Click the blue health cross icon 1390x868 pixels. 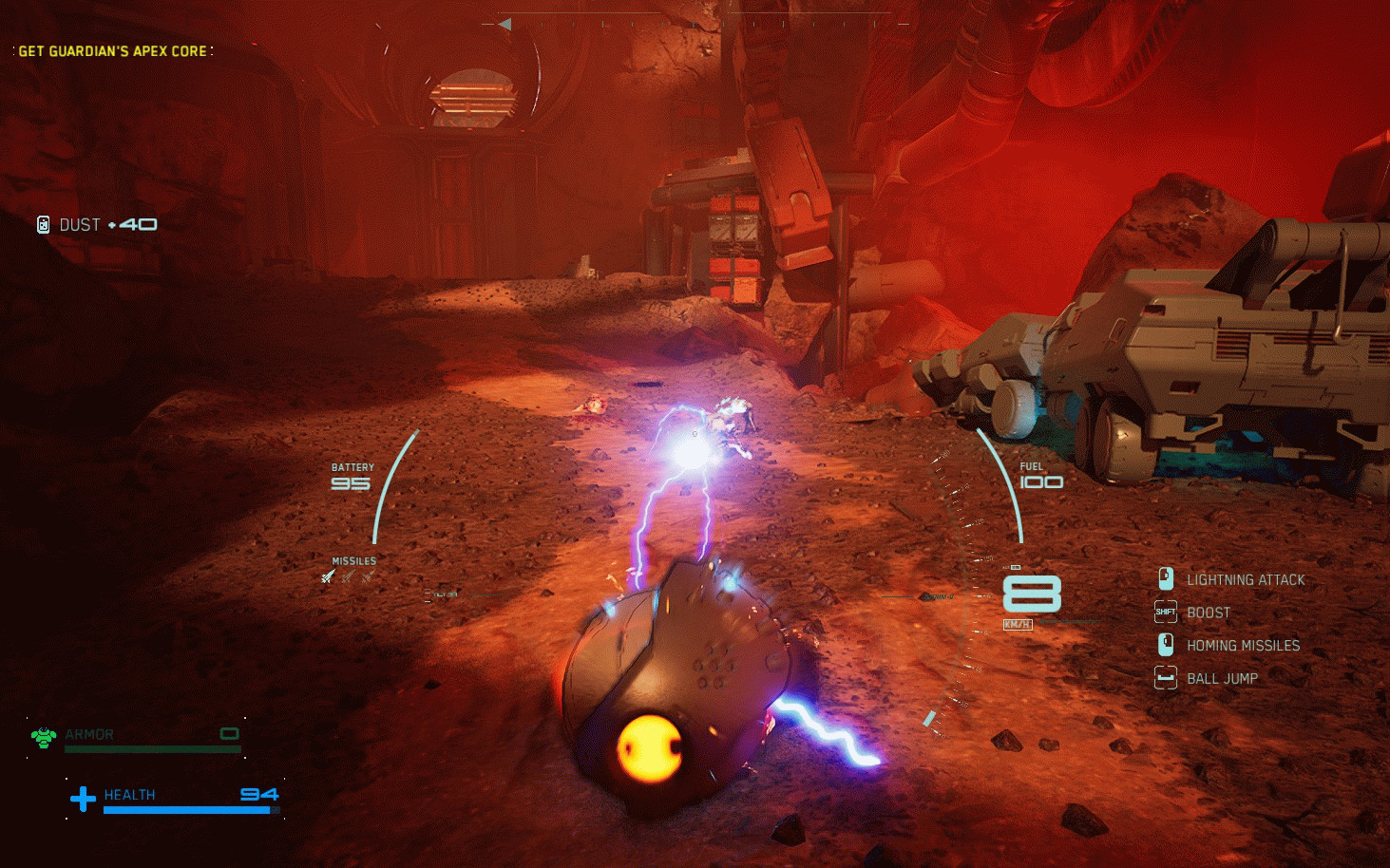click(x=83, y=799)
